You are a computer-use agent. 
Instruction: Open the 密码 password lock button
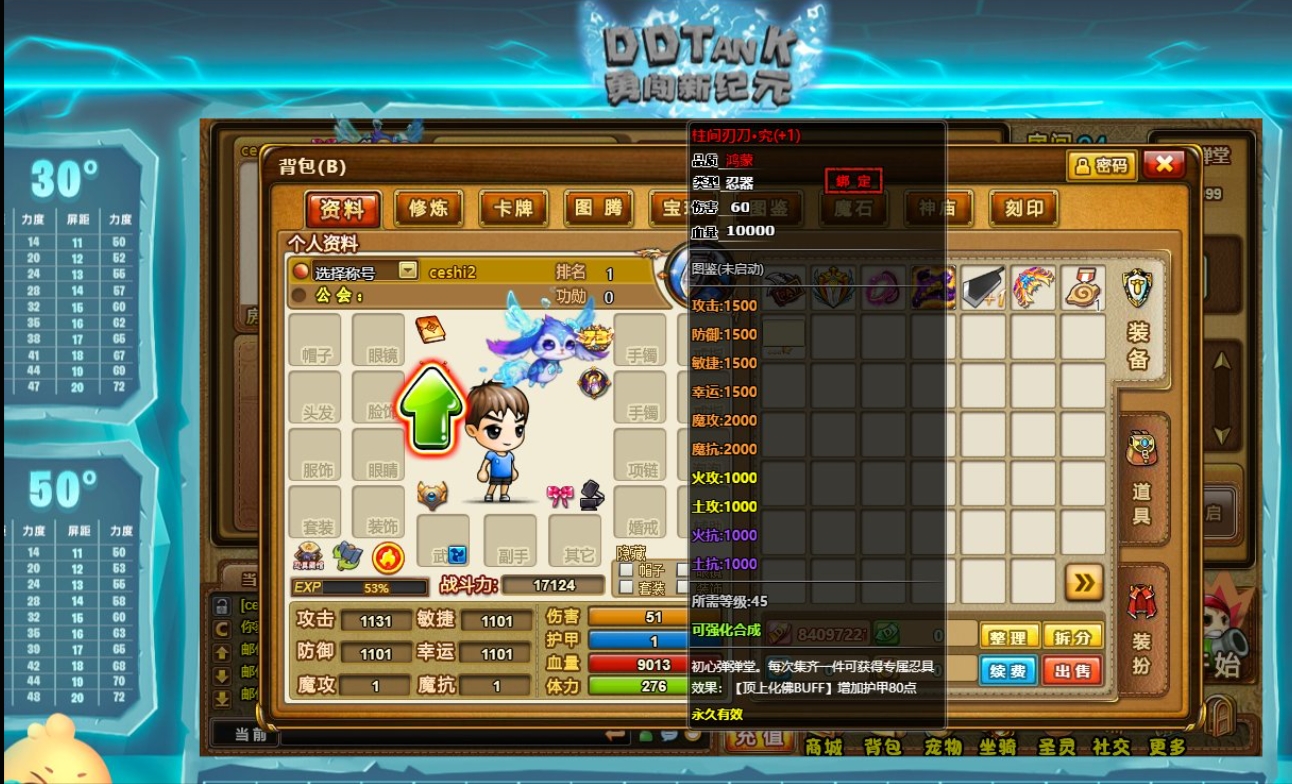(x=1101, y=166)
